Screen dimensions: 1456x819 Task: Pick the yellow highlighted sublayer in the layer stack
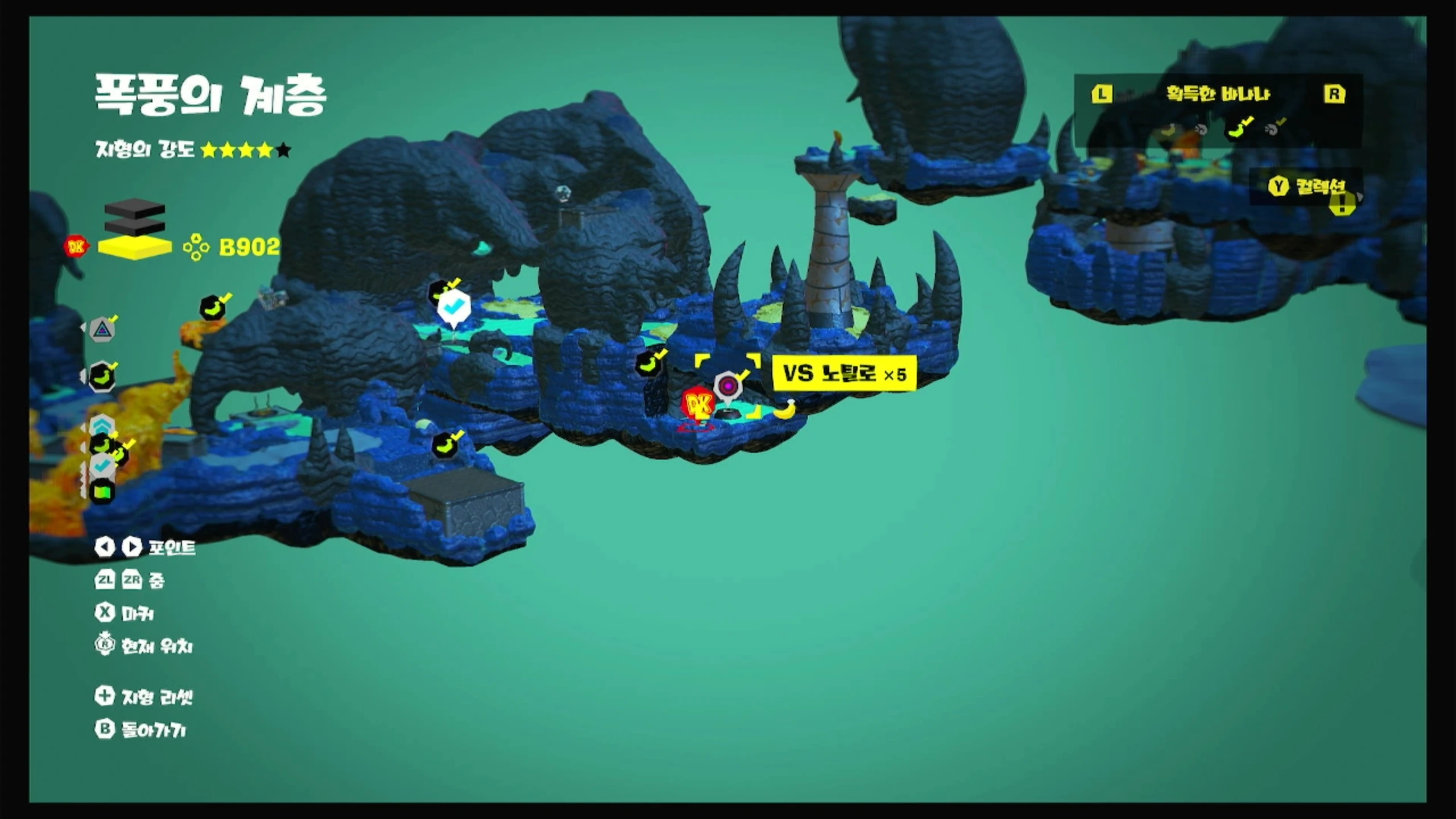pos(135,248)
